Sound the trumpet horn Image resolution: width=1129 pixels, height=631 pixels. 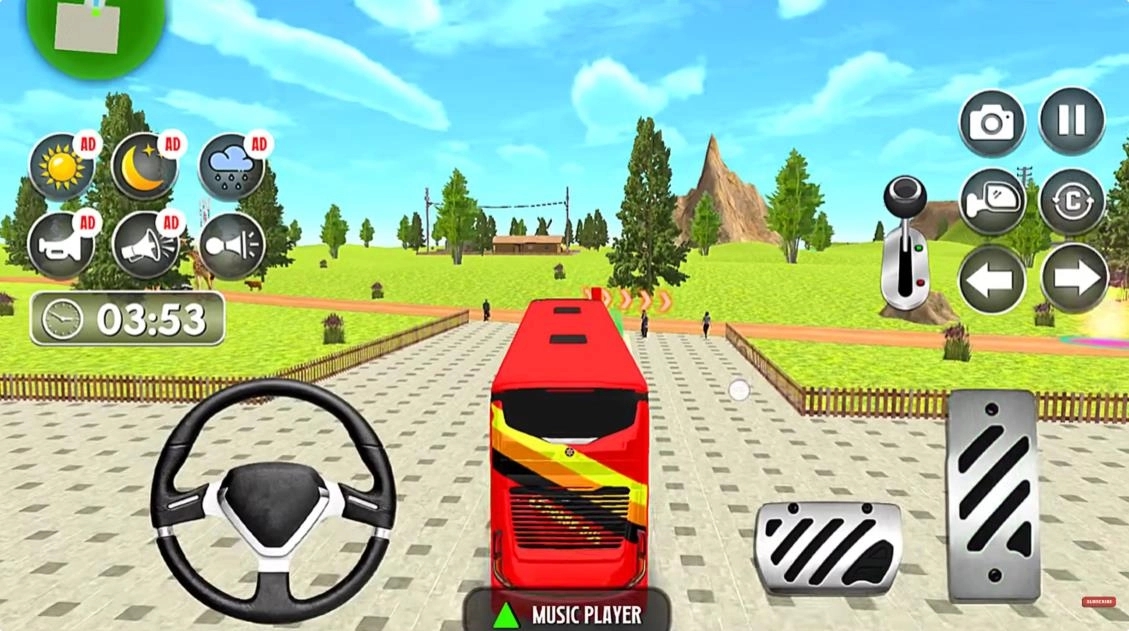(x=61, y=246)
